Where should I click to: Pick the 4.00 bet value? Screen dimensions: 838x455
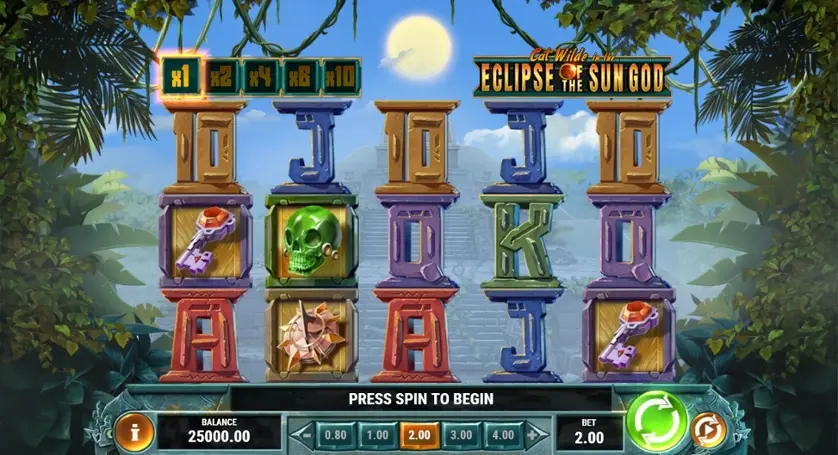coord(503,435)
